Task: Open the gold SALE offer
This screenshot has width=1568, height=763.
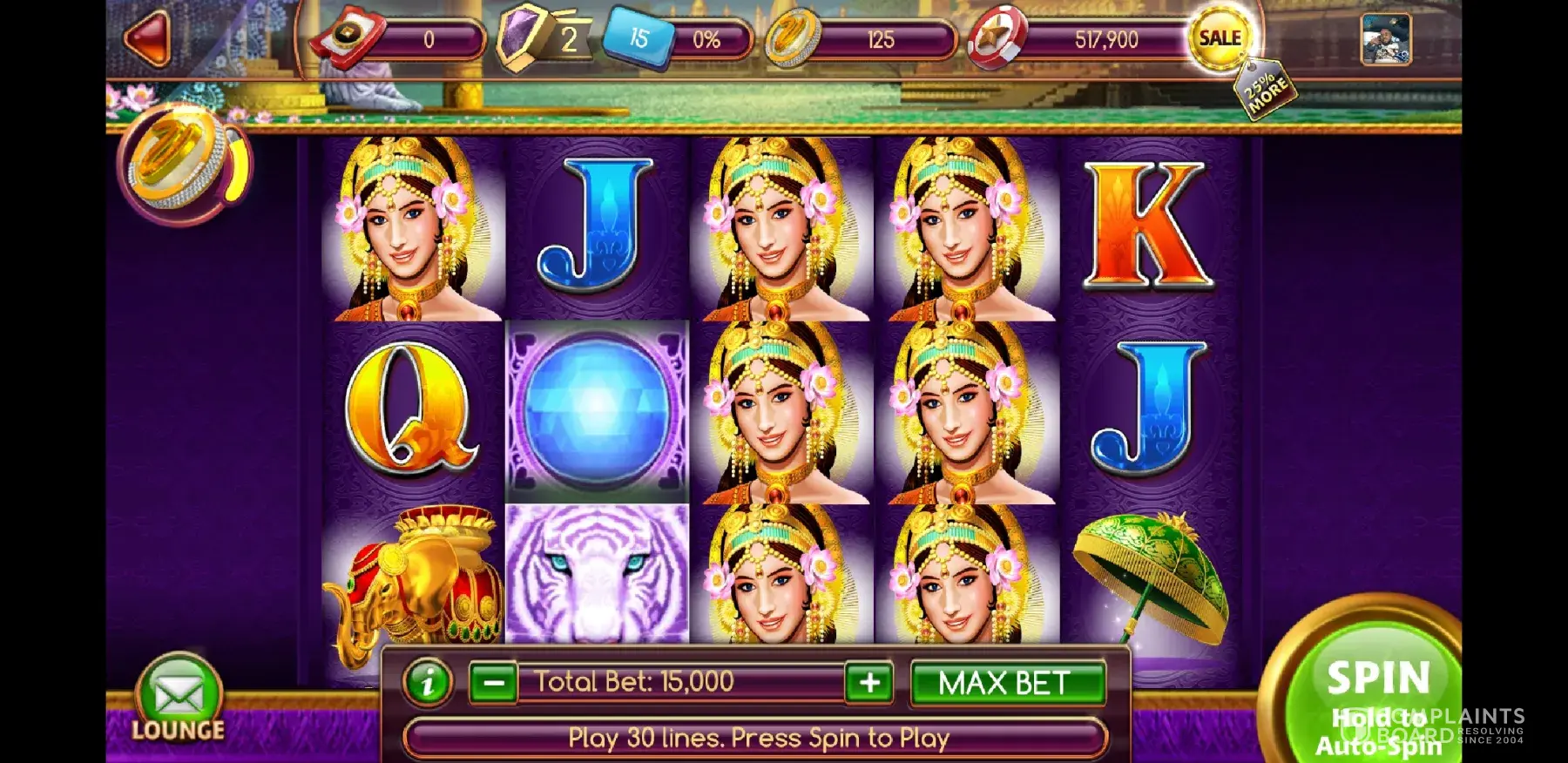Action: coord(1220,38)
